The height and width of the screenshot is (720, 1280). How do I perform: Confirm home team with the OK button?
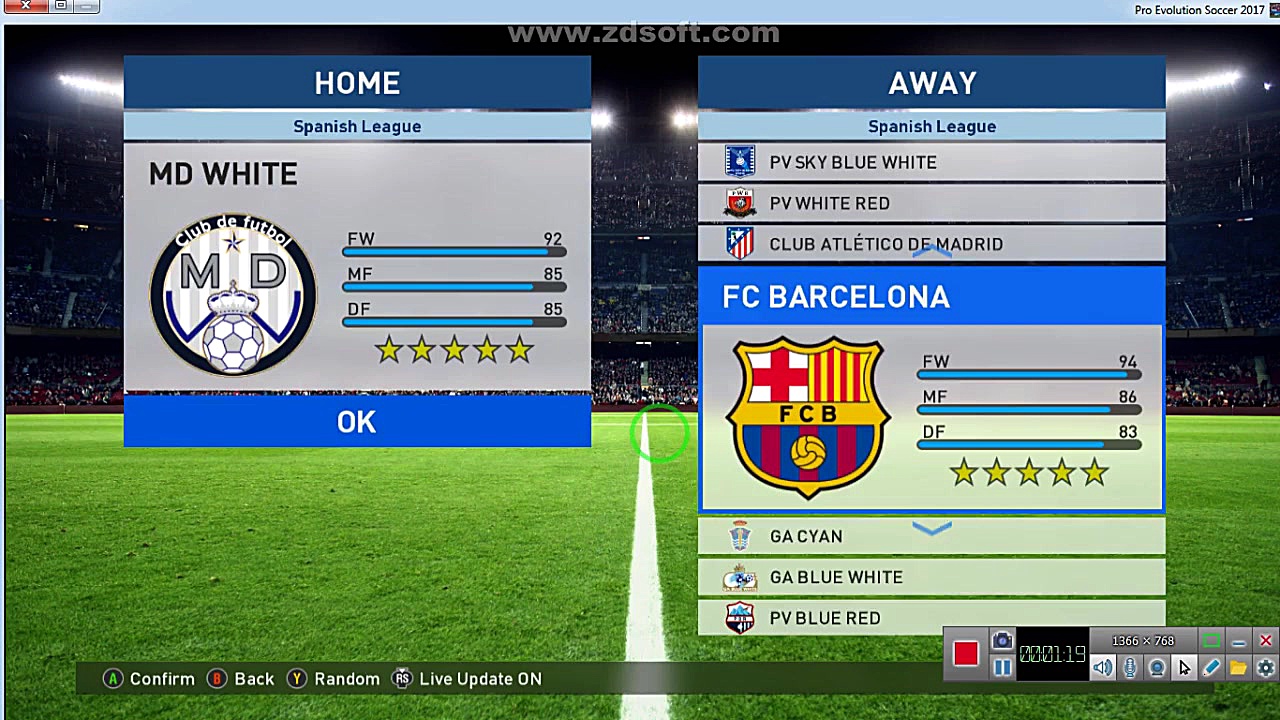(x=357, y=422)
